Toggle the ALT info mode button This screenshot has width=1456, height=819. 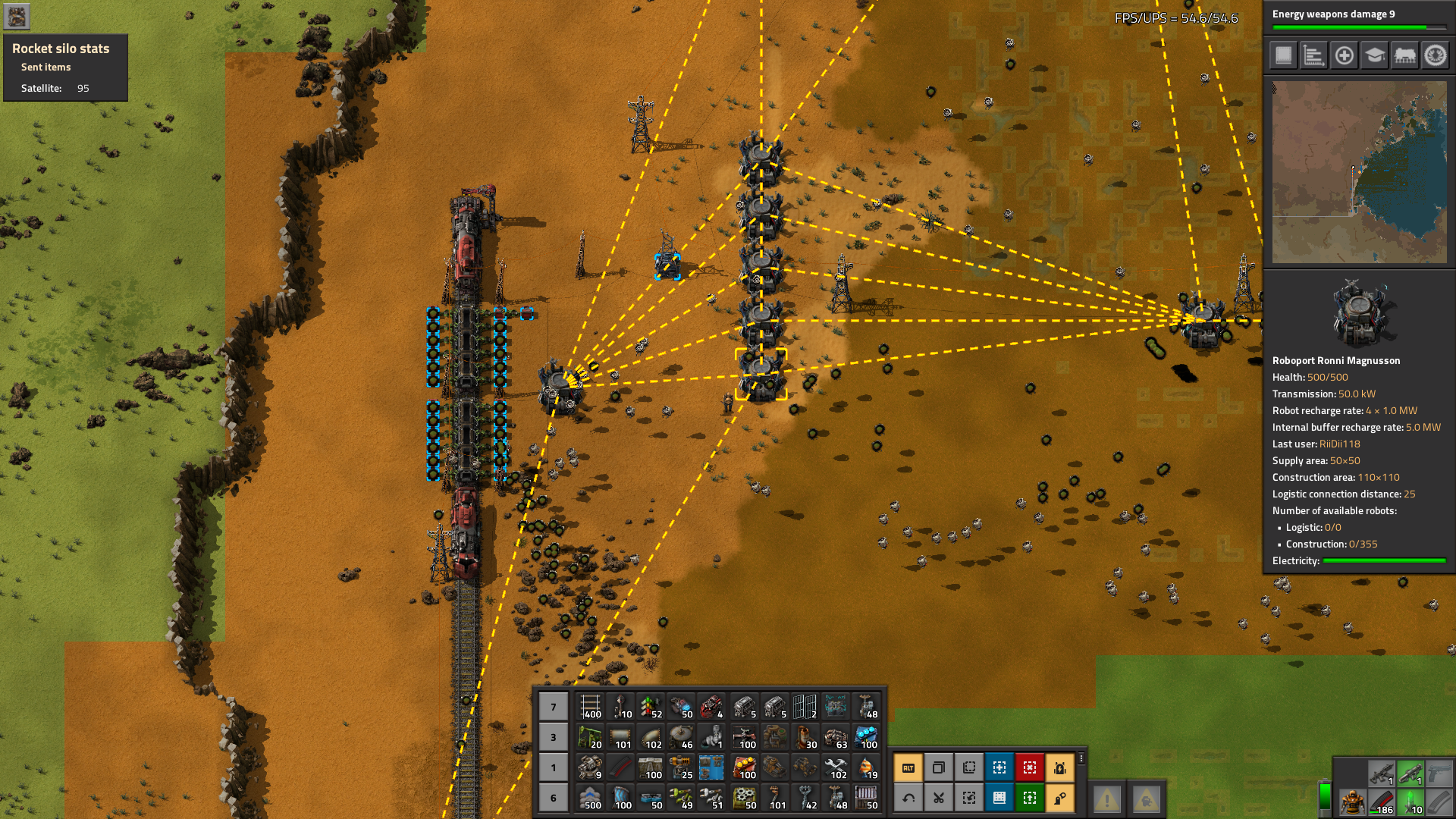point(908,767)
